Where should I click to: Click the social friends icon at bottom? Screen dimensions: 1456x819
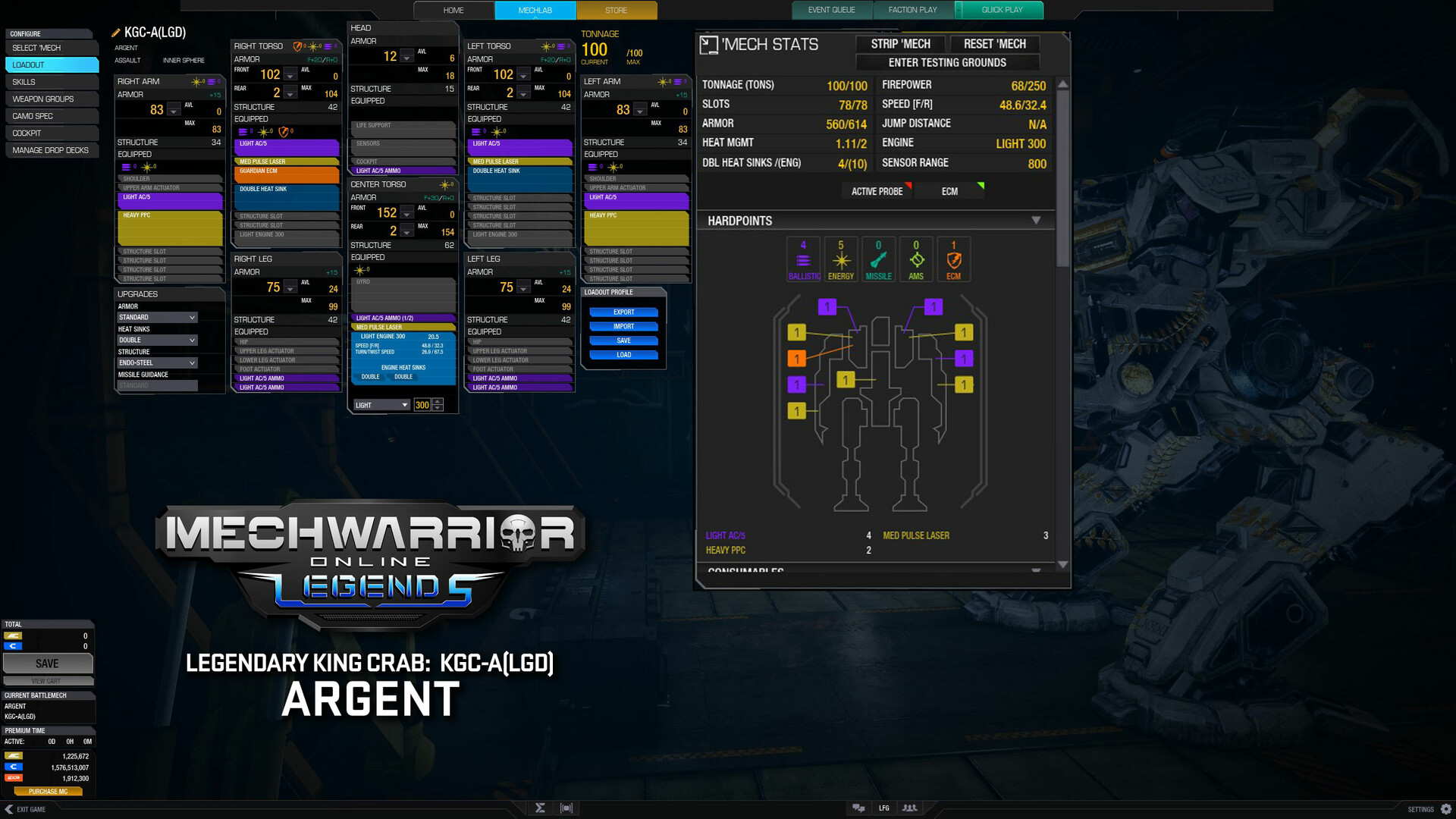point(909,808)
